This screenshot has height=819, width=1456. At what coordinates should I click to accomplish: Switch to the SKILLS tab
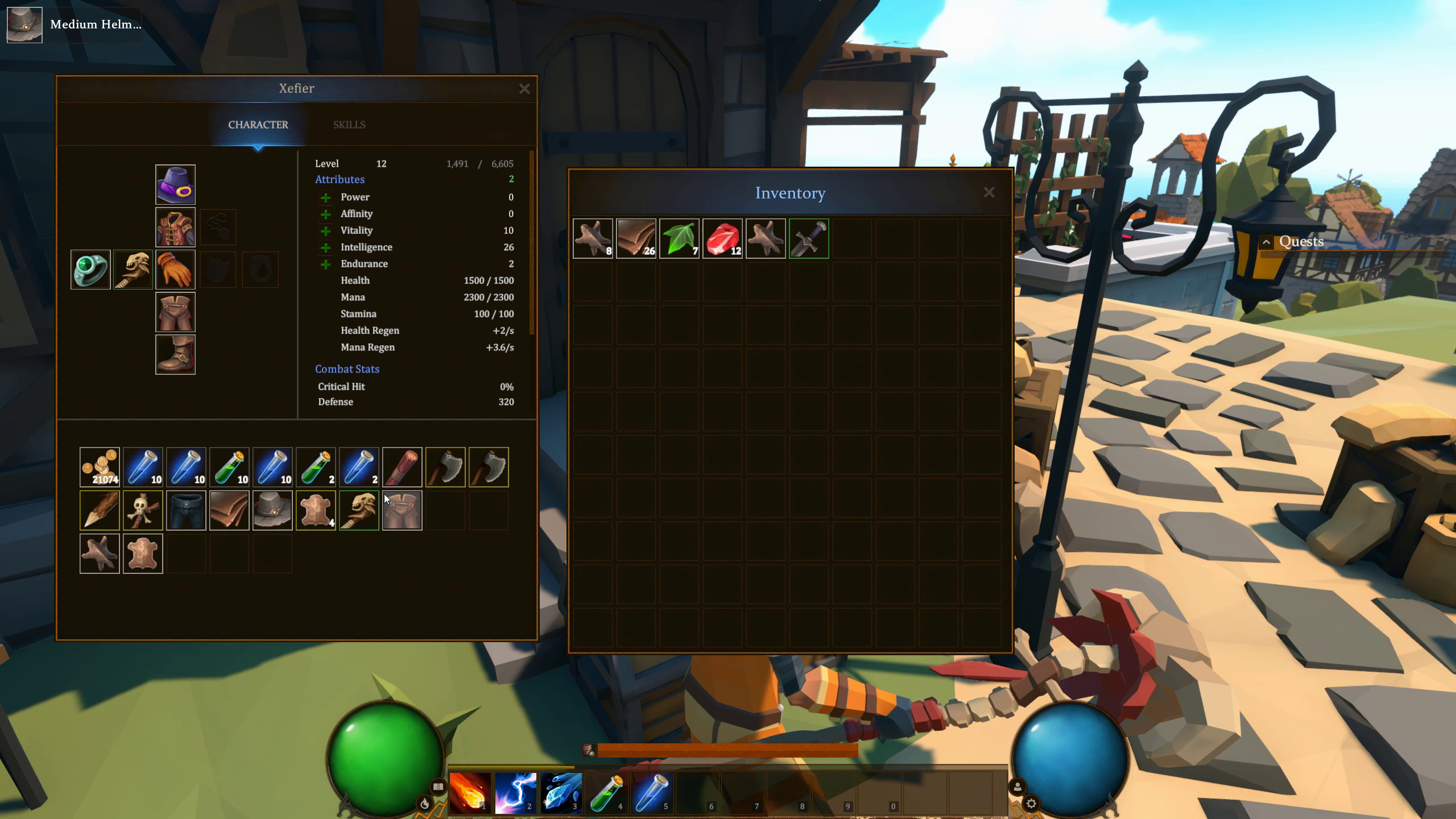pyautogui.click(x=349, y=125)
